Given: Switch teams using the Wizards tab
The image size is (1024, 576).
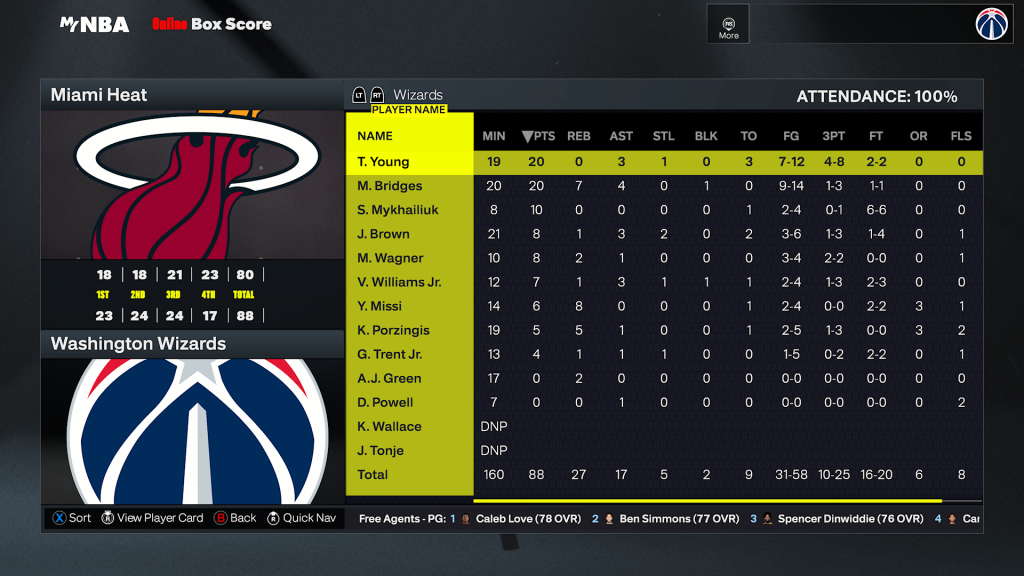Looking at the screenshot, I should 417,95.
